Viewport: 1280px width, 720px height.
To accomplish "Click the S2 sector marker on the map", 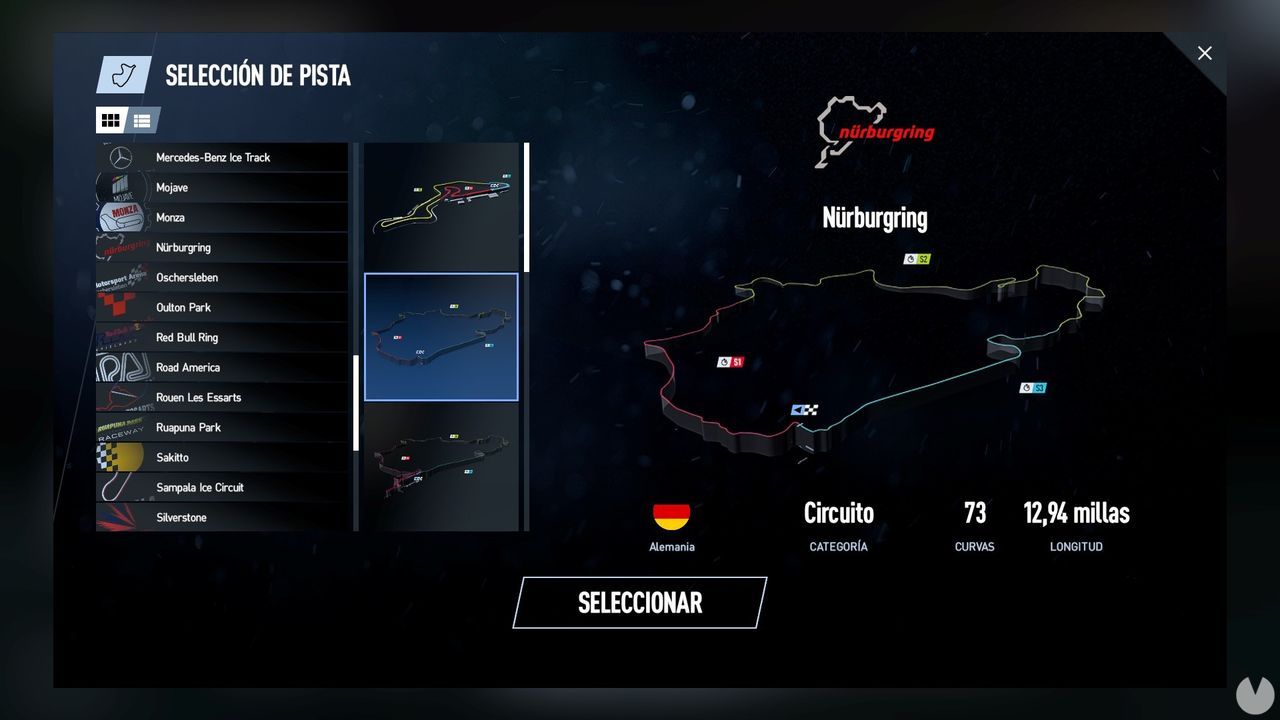I will [915, 260].
